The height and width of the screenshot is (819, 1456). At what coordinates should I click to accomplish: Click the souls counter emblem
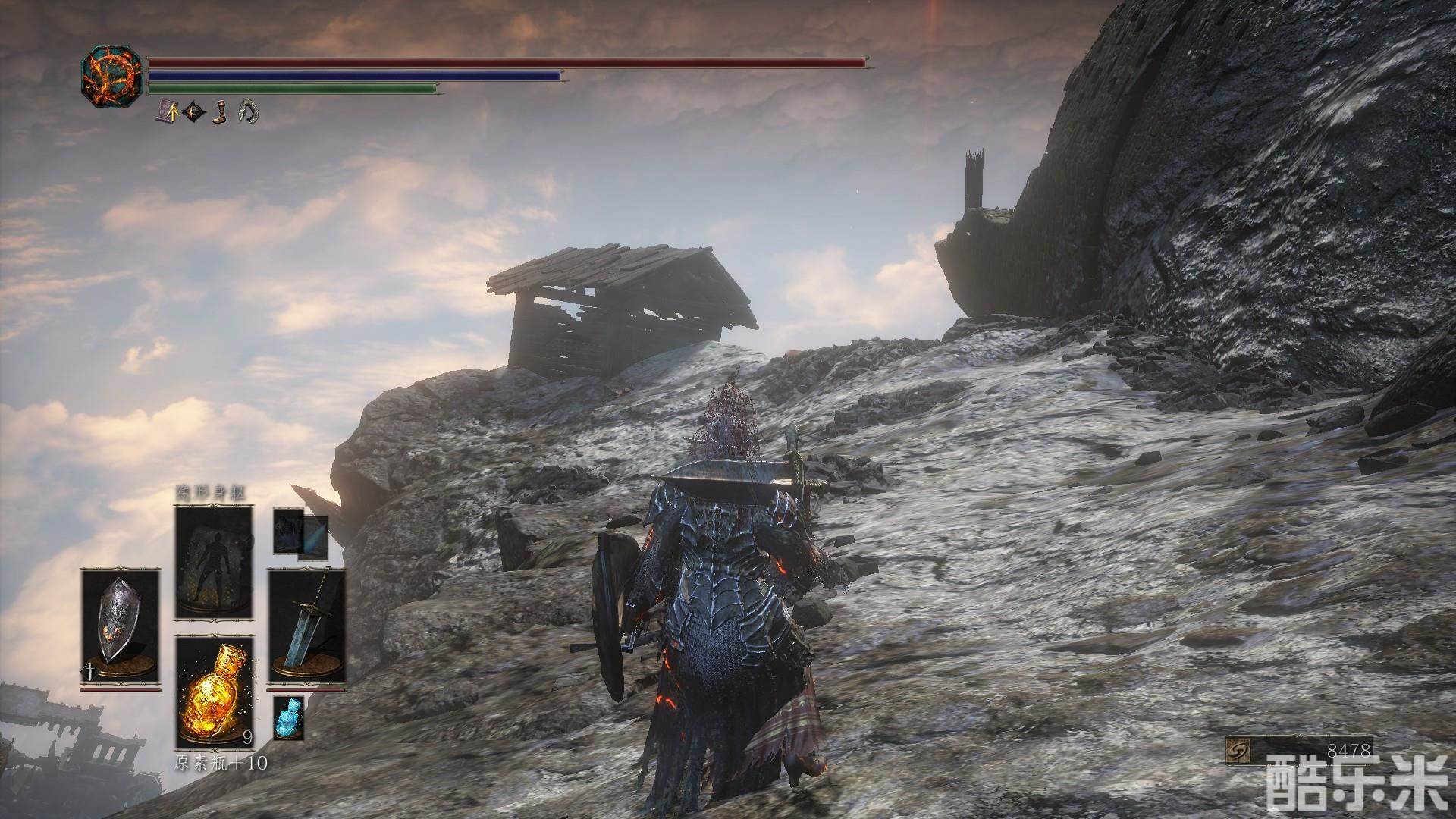click(1237, 751)
